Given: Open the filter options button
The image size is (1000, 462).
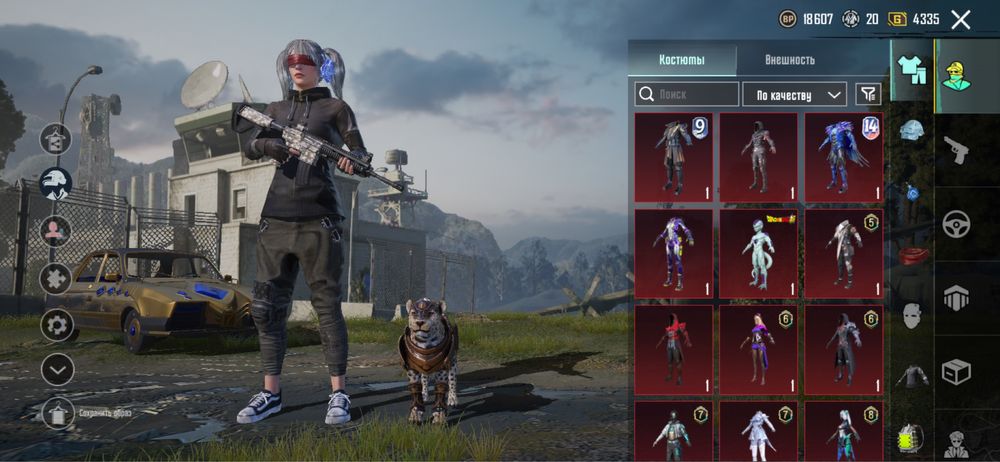Looking at the screenshot, I should (x=869, y=94).
